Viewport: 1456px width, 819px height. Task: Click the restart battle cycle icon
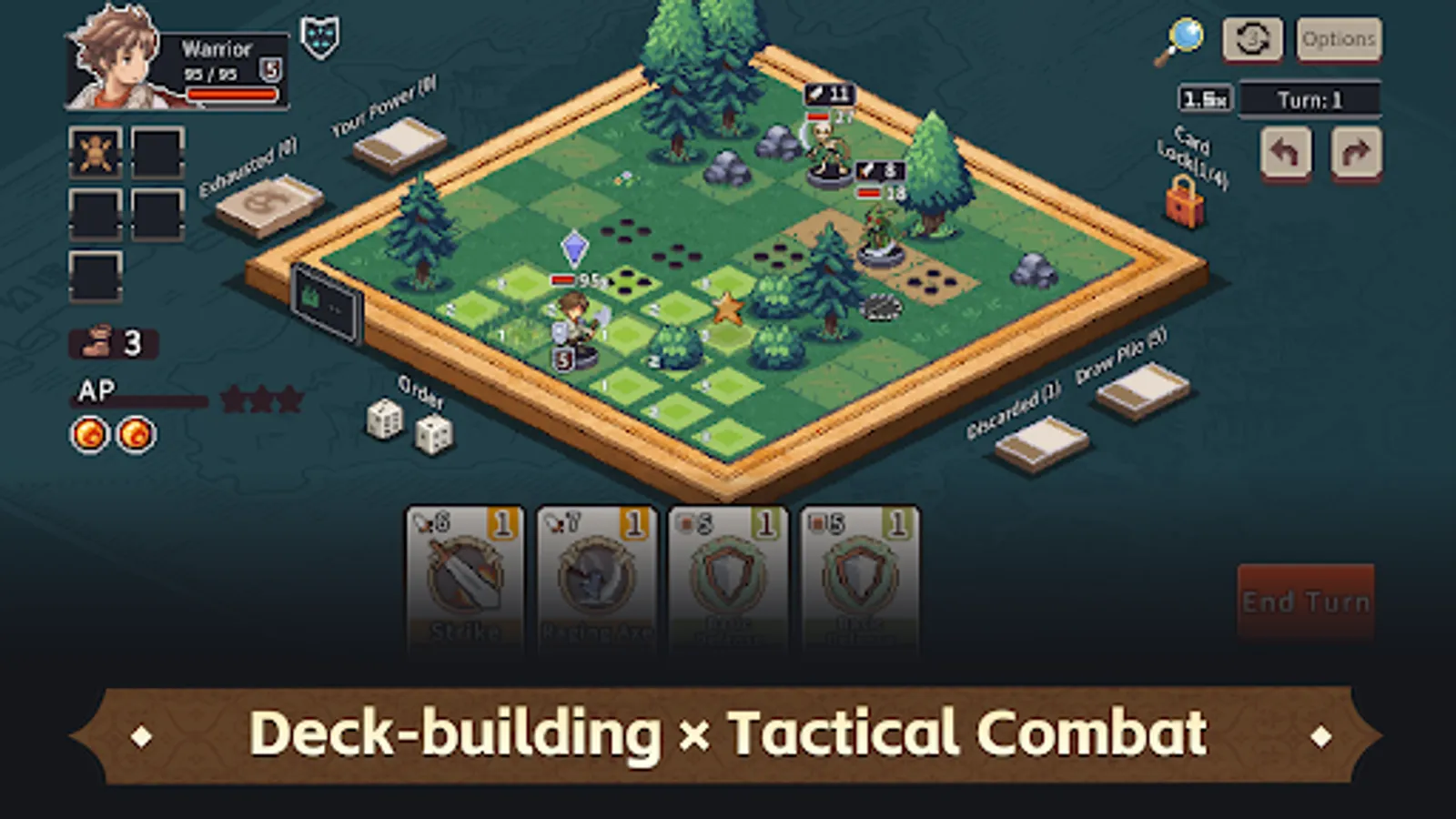coord(1254,38)
